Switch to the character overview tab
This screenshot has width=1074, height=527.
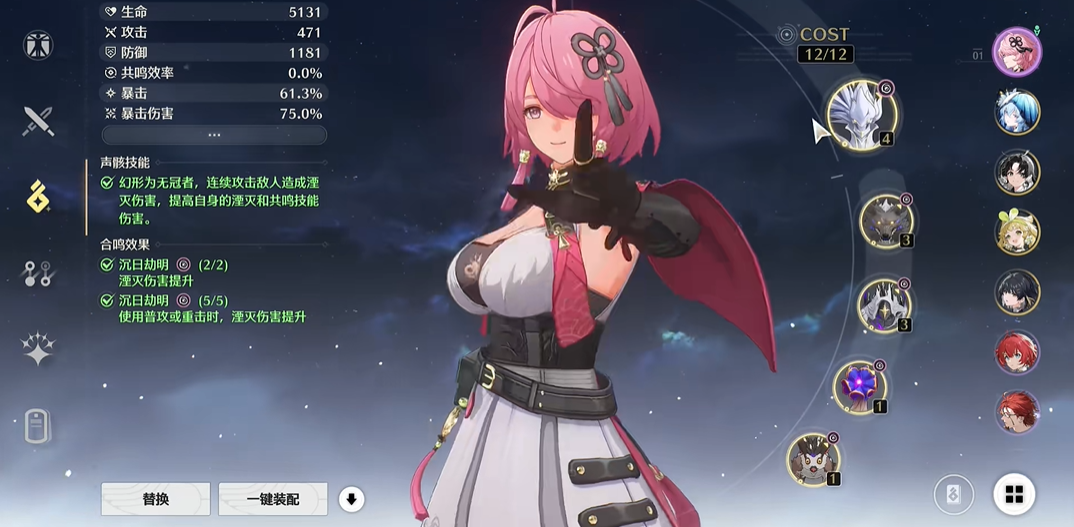(38, 45)
